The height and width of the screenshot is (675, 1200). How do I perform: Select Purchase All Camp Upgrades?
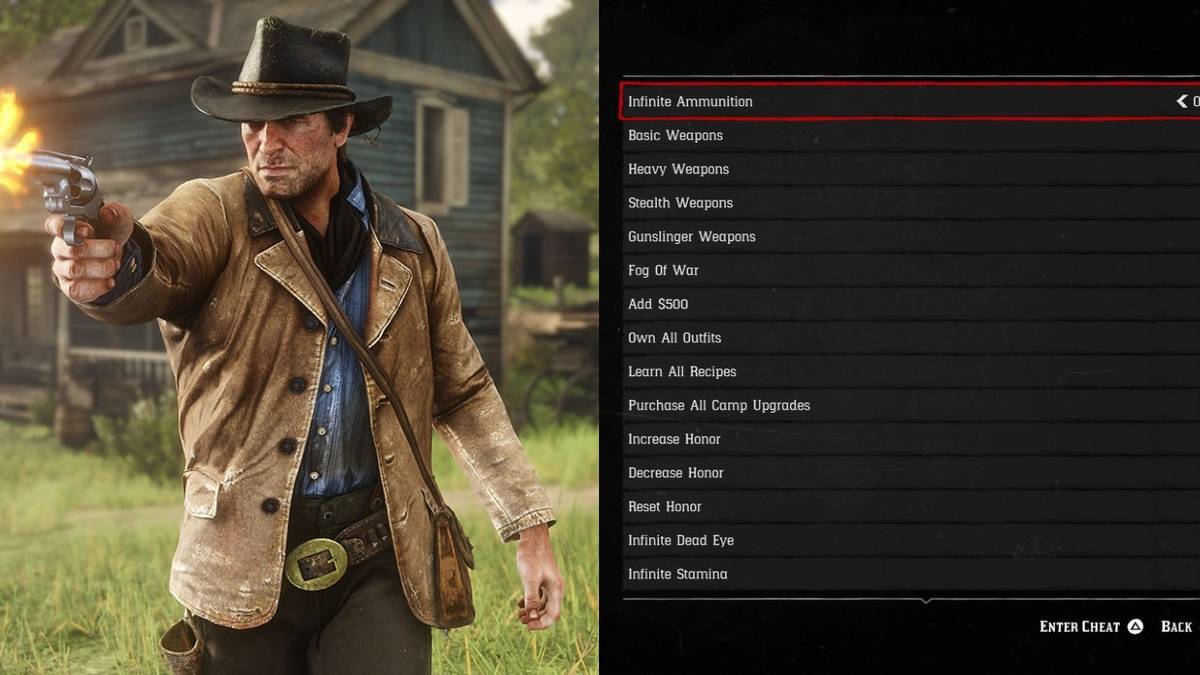[719, 406]
